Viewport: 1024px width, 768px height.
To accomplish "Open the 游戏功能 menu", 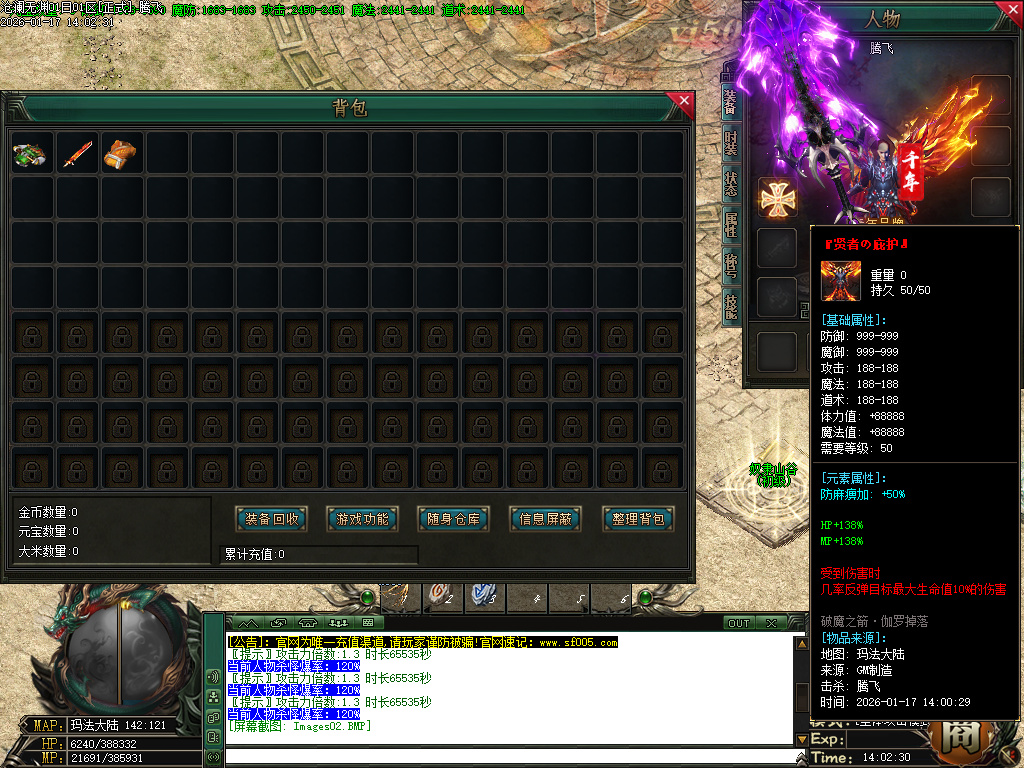I will tap(363, 519).
